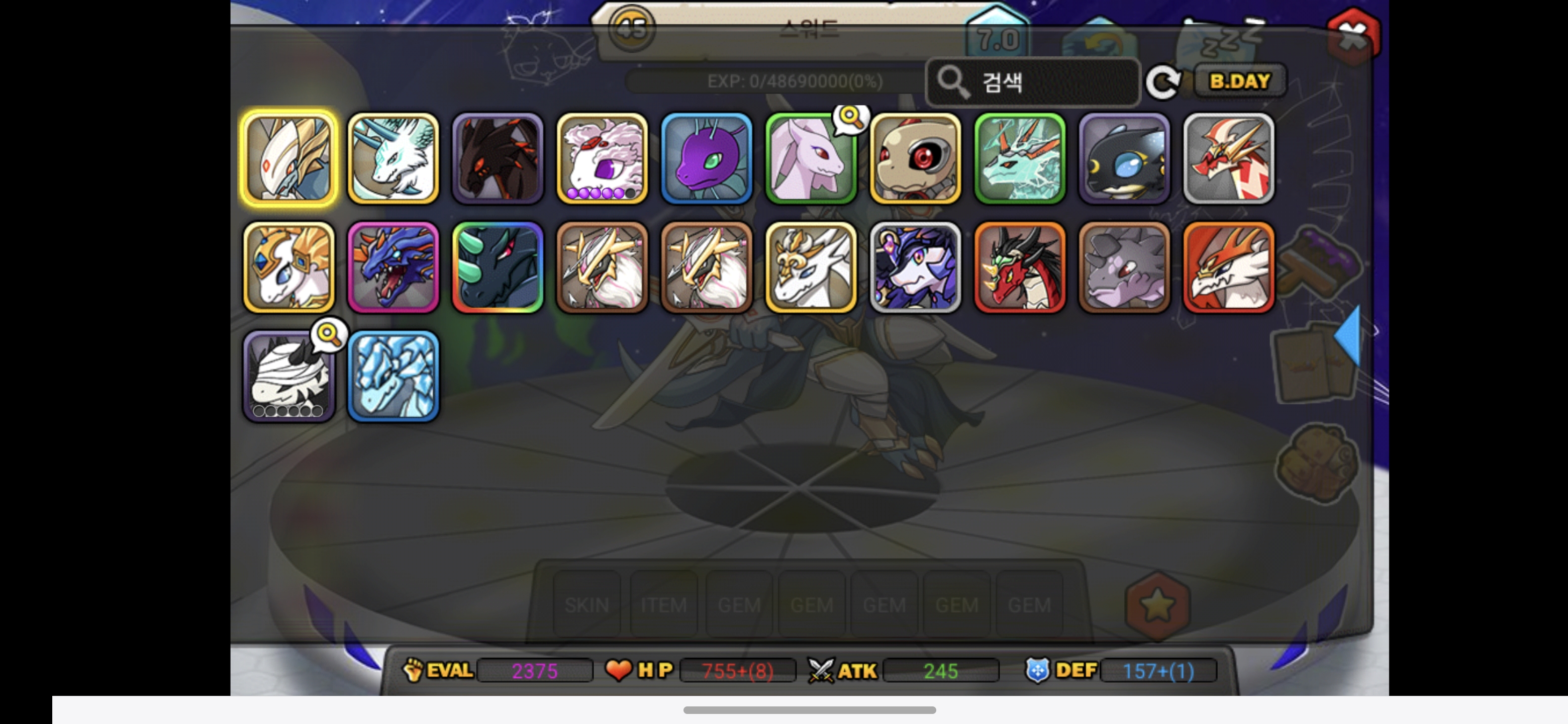Sort dragons with the B.DAY button
The height and width of the screenshot is (724, 1568).
1239,81
